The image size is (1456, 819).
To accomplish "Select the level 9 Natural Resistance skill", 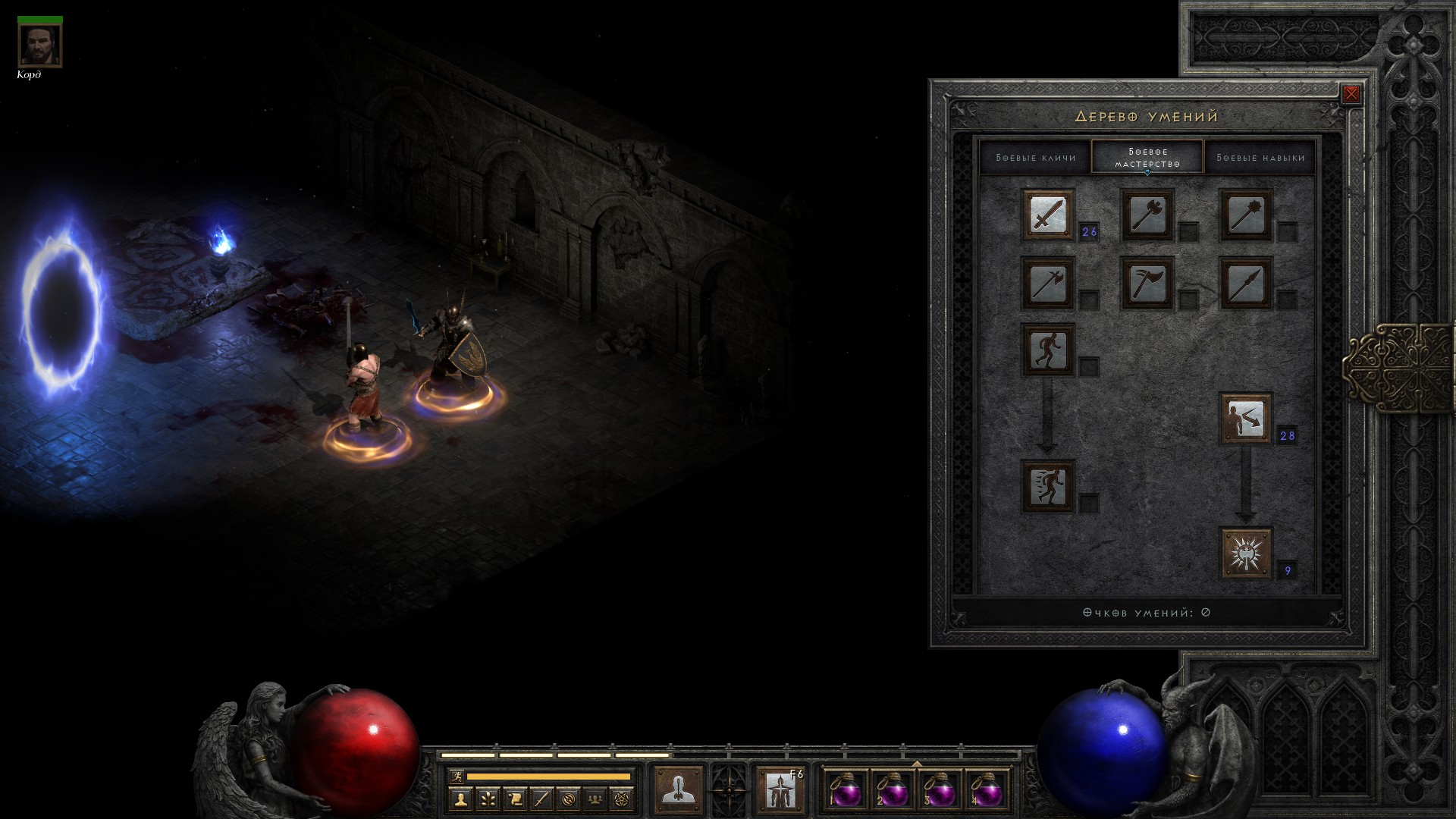I will click(x=1245, y=554).
